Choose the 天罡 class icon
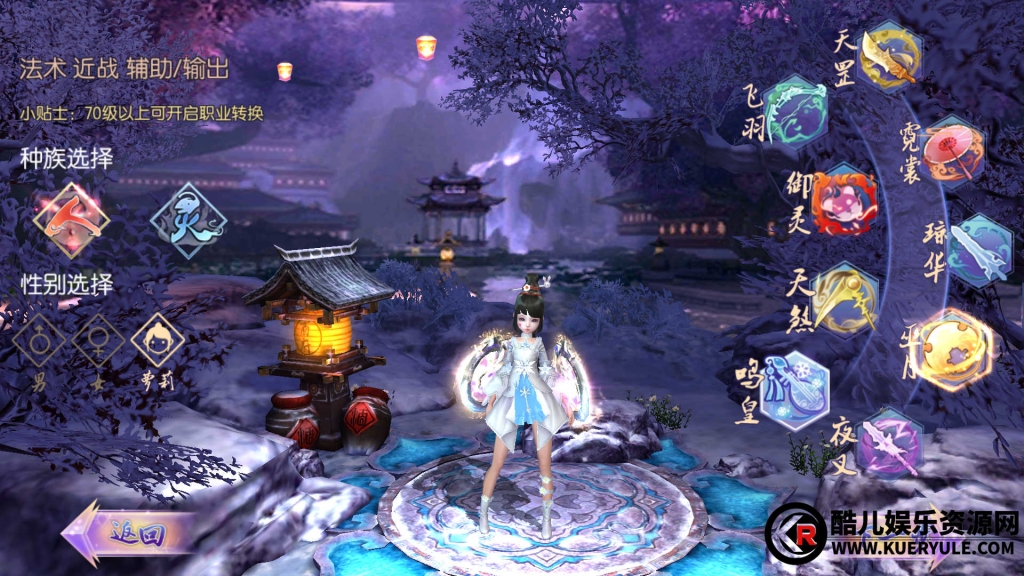Viewport: 1024px width, 576px height. (889, 55)
